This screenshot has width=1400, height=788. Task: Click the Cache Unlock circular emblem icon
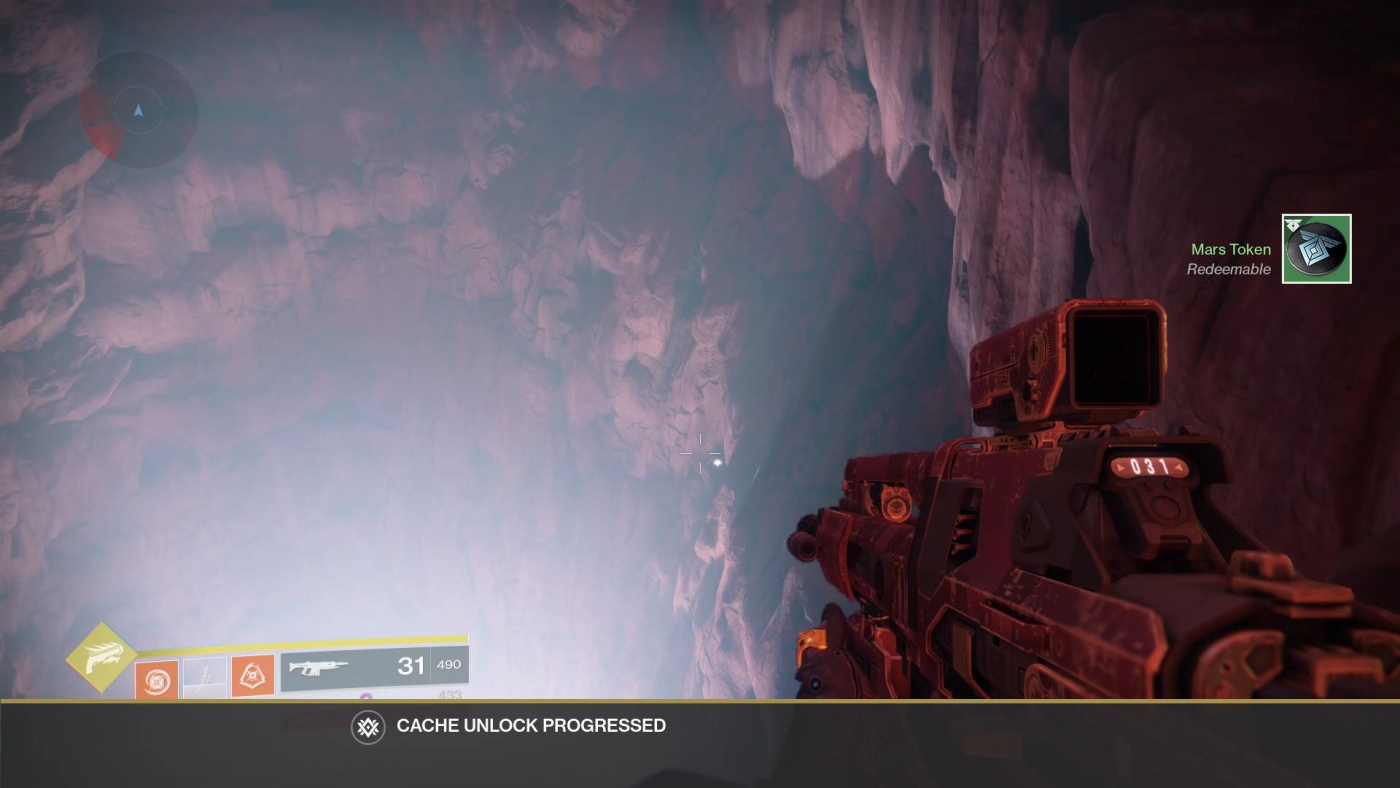pos(367,726)
